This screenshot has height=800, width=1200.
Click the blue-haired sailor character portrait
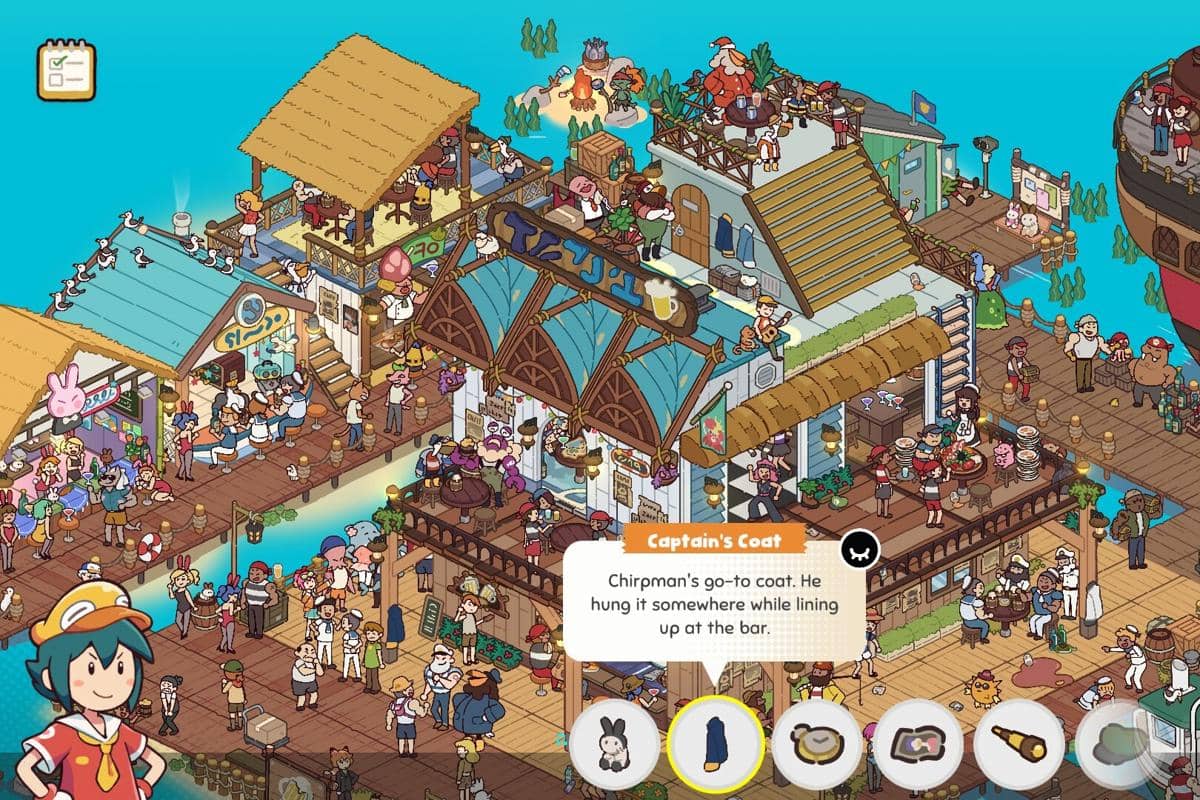pos(85,690)
